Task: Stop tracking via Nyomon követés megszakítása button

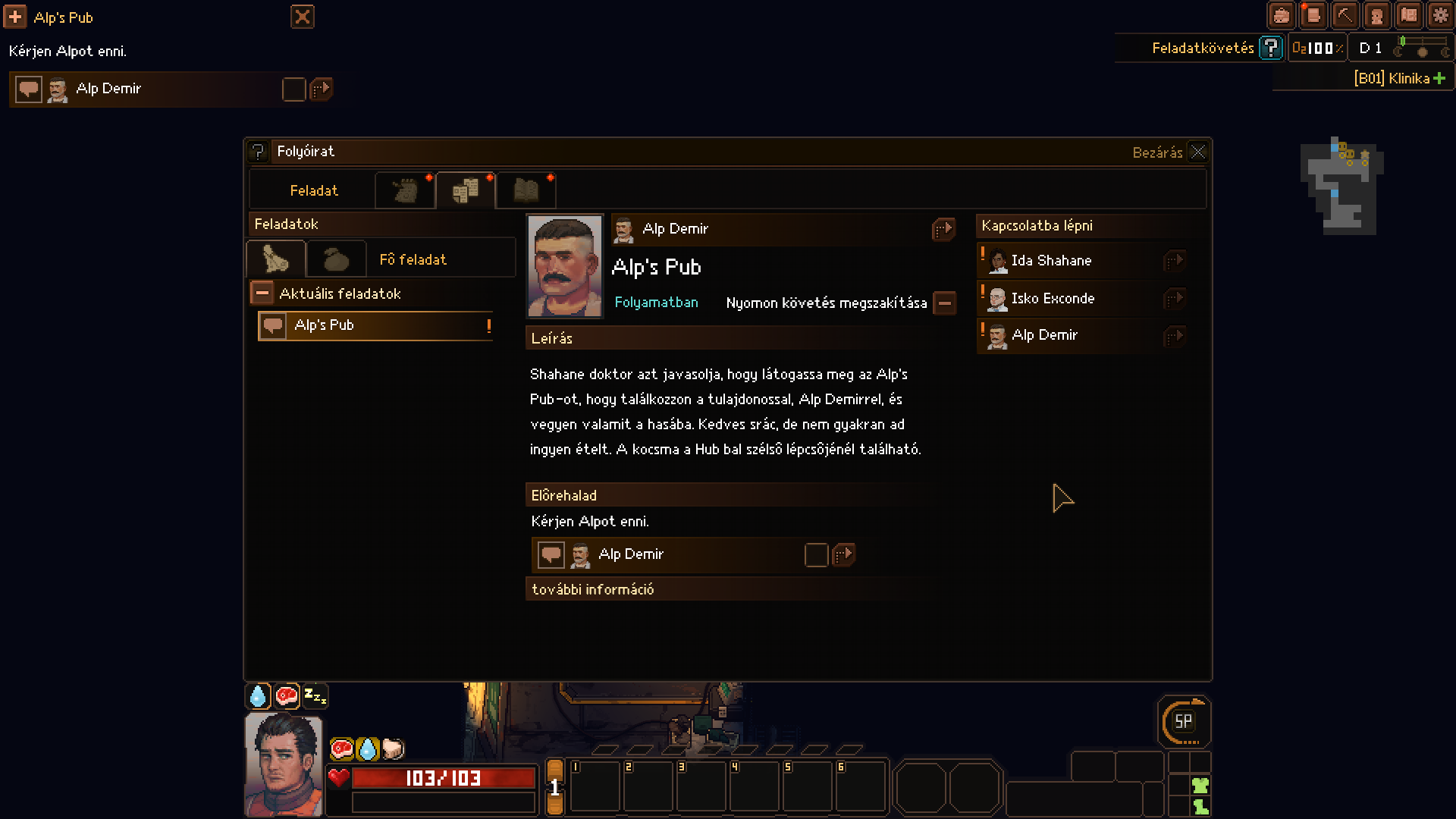Action: [x=944, y=303]
